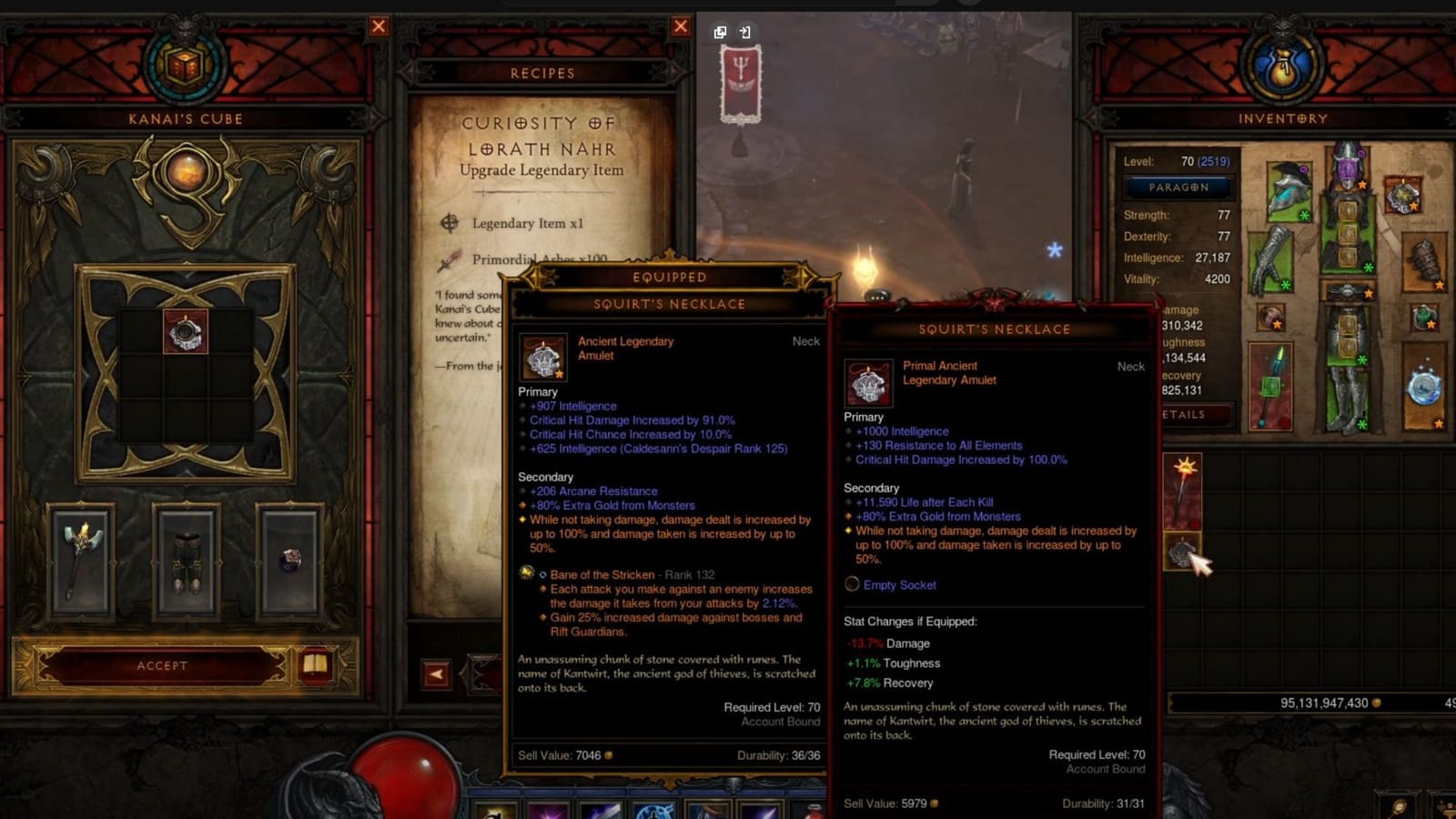Screen dimensions: 1456x819
Task: Open the recipe book icon beside Accept
Action: pos(313,665)
